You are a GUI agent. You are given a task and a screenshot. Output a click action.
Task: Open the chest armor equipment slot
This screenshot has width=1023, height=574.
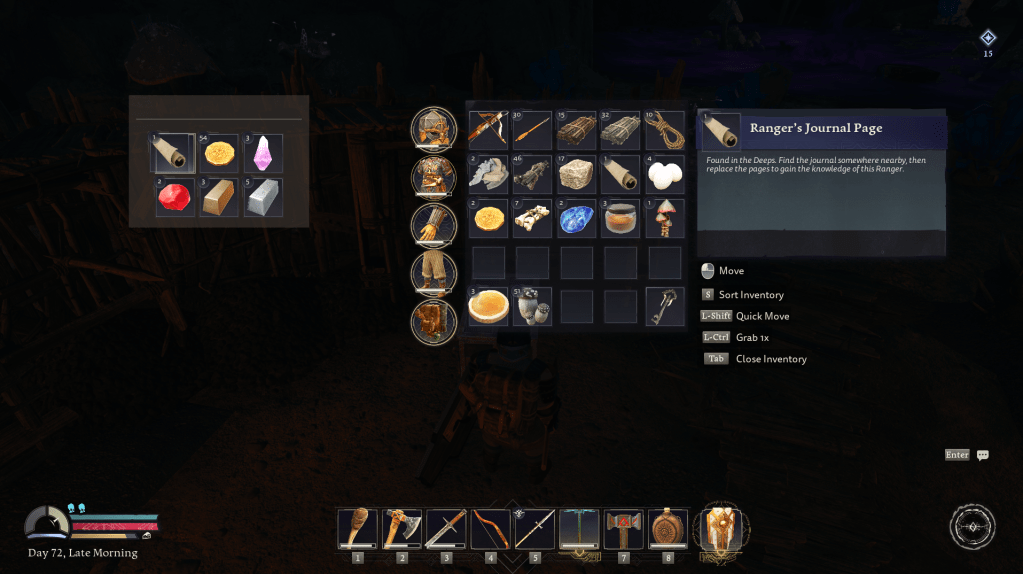pos(434,176)
